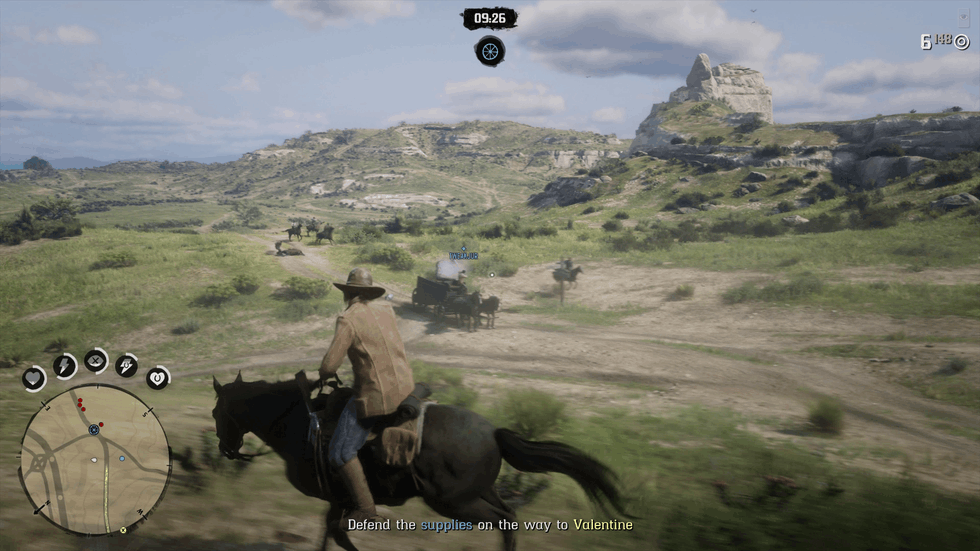Select the heart health core icon
980x551 pixels.
(x=34, y=378)
